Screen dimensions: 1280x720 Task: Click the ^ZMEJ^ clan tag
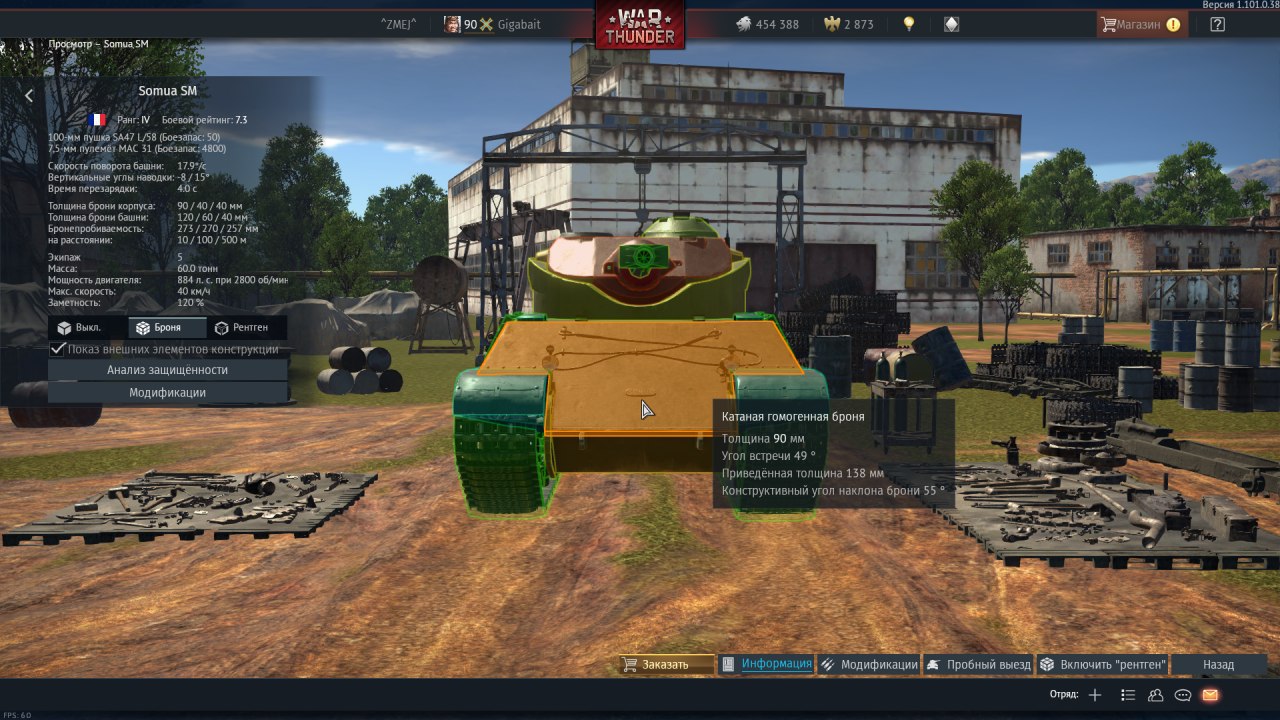tap(398, 24)
